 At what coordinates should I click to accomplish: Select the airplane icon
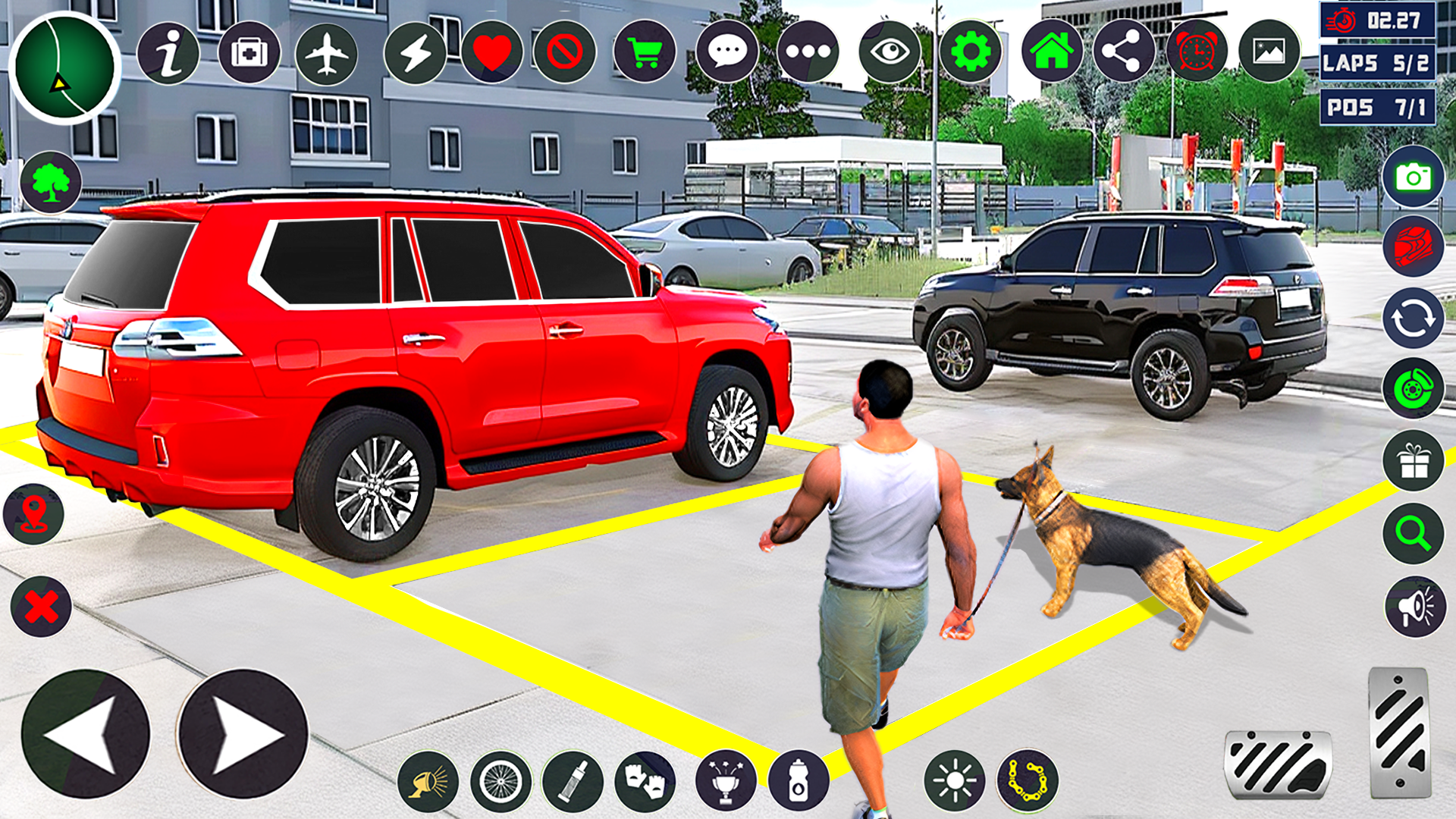[327, 53]
